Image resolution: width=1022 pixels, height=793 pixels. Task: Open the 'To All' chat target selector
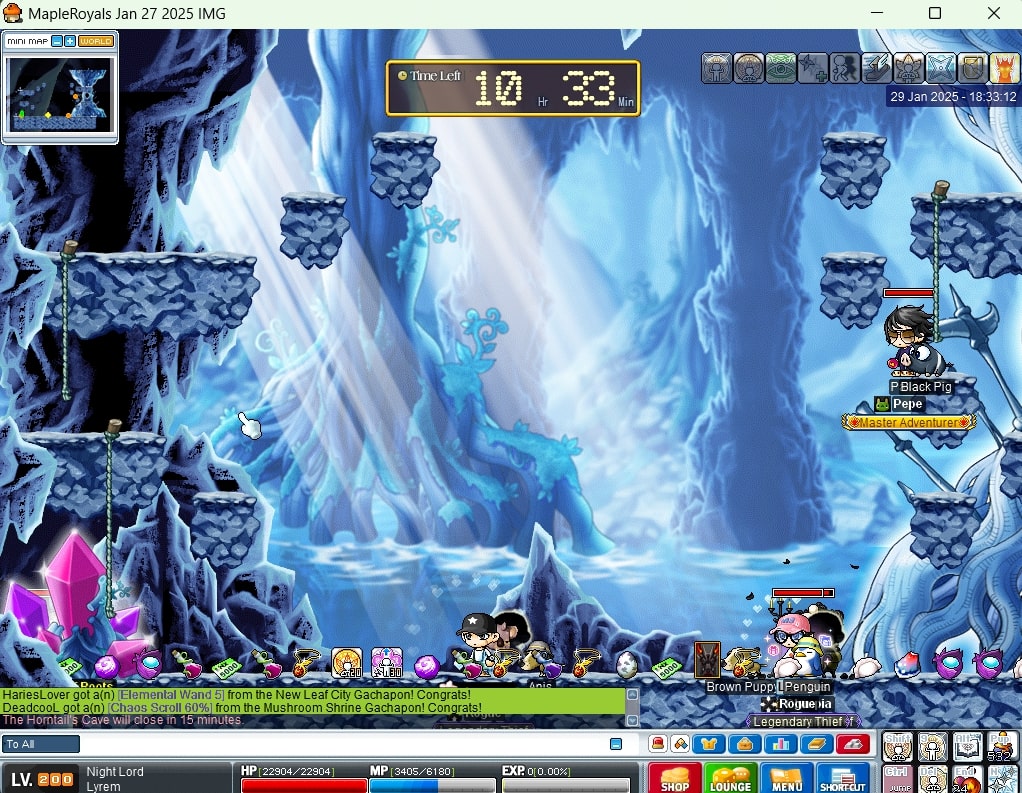41,744
